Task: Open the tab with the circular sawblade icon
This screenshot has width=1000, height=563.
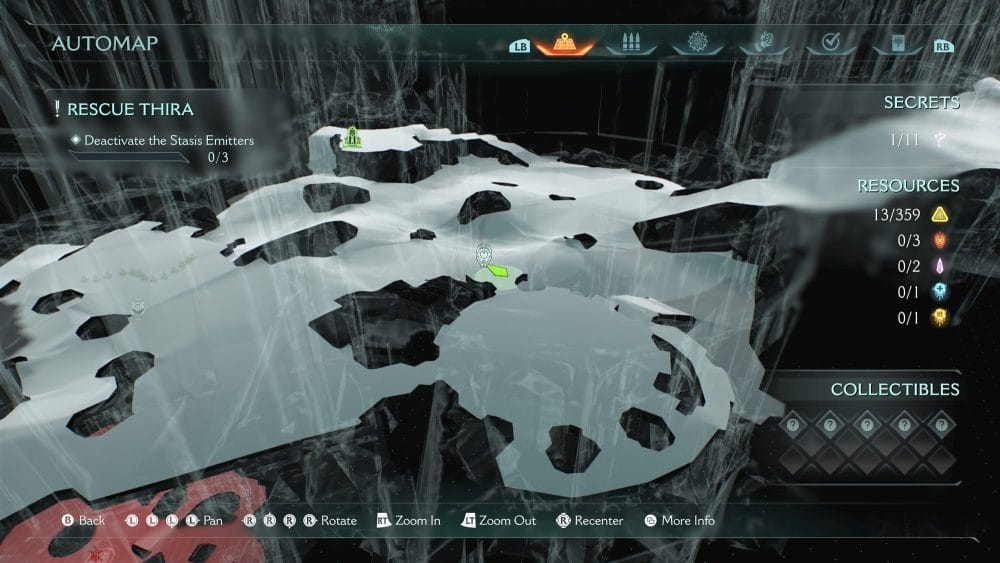Action: tap(697, 44)
